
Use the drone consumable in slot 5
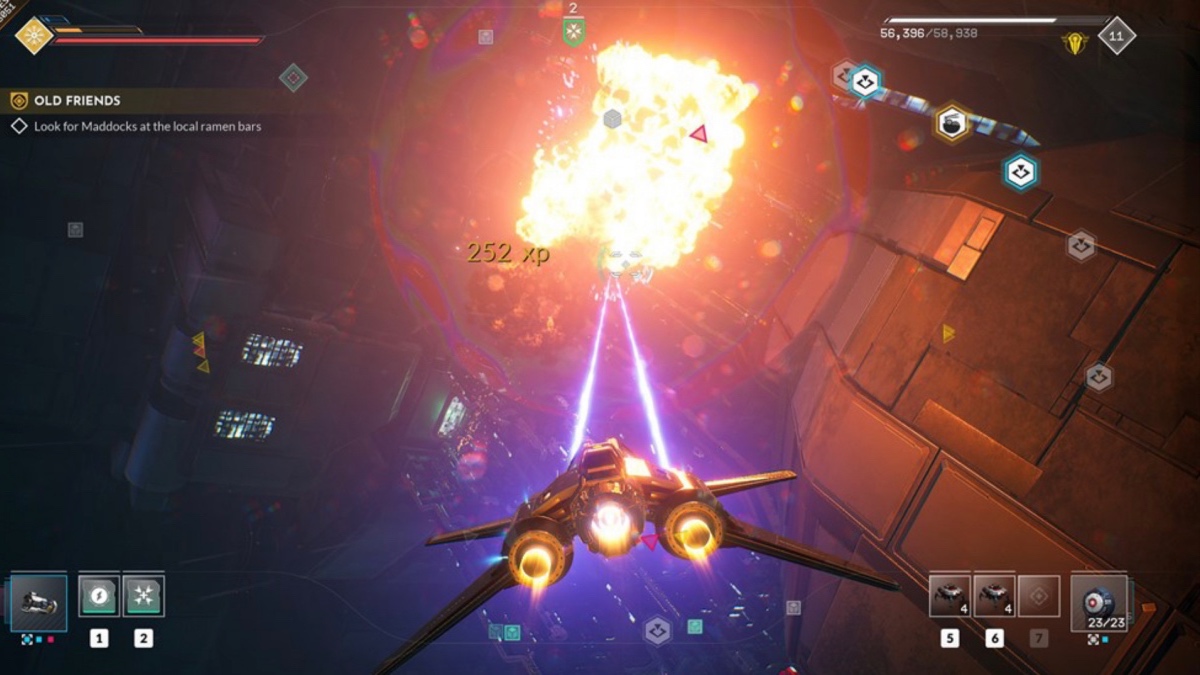949,596
